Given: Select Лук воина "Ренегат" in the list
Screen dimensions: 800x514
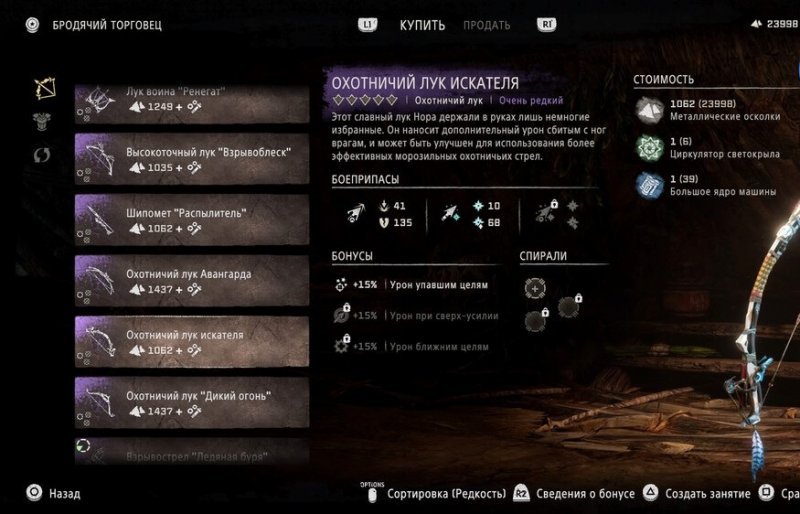Looking at the screenshot, I should 190,100.
